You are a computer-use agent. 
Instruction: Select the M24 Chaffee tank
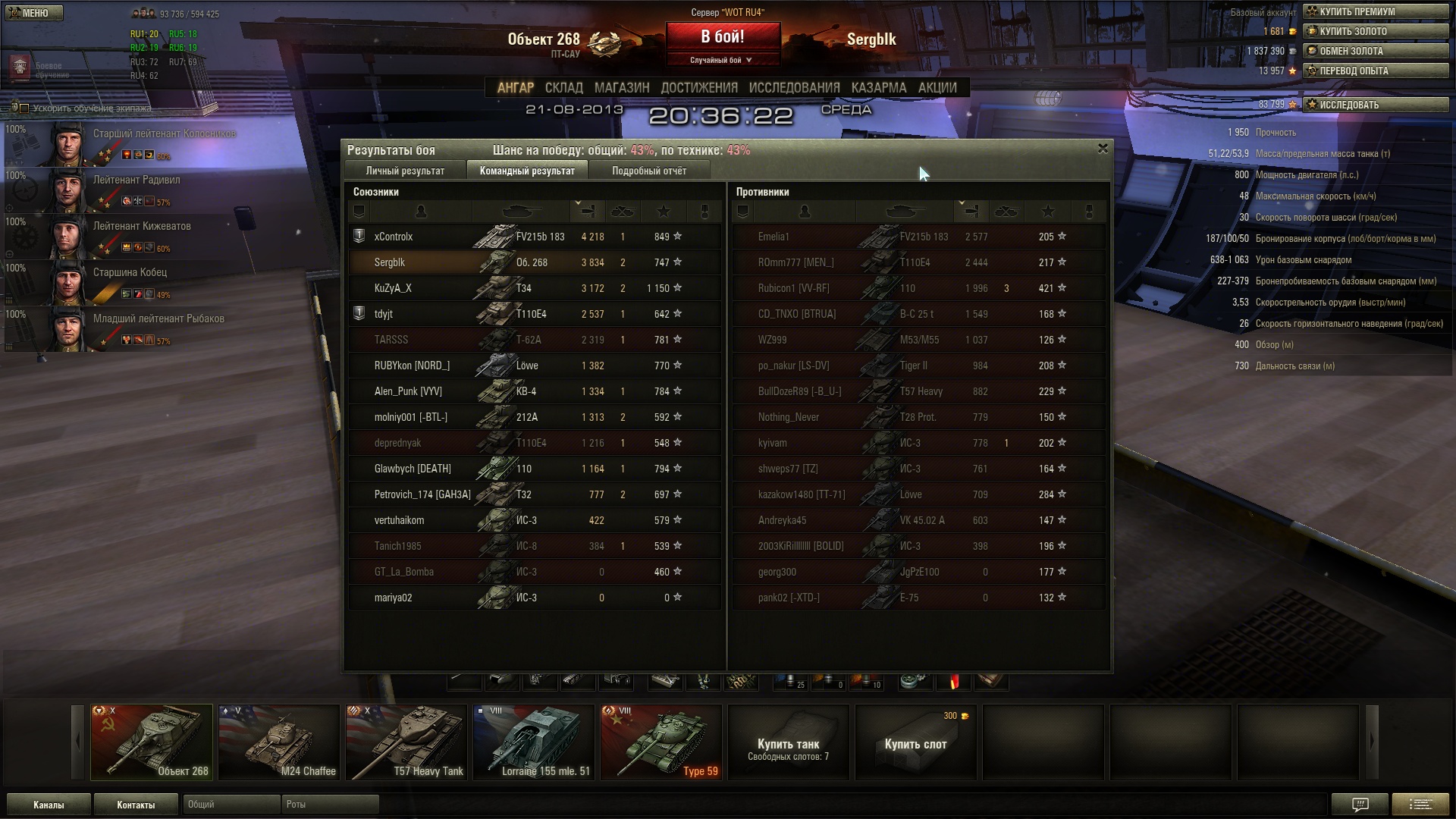click(x=278, y=742)
